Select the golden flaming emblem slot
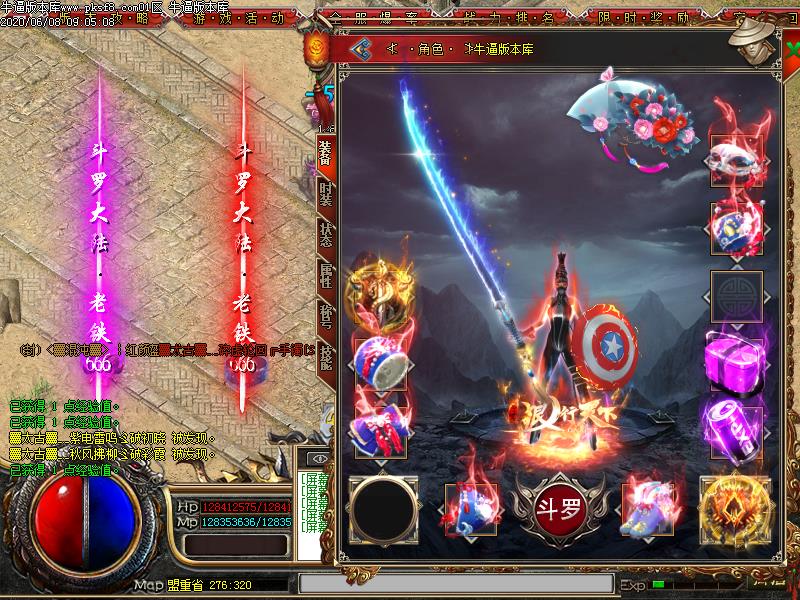Viewport: 800px width, 600px height. (x=733, y=507)
